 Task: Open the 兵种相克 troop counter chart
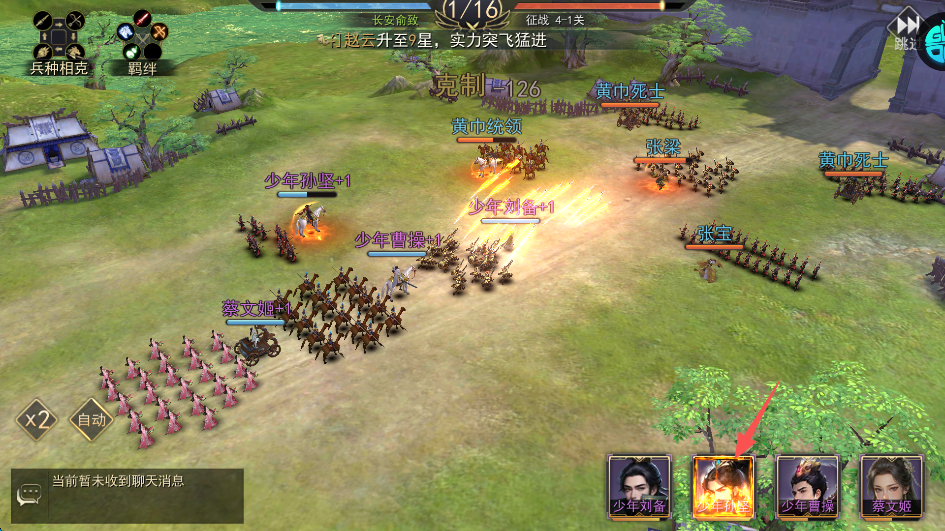click(59, 42)
